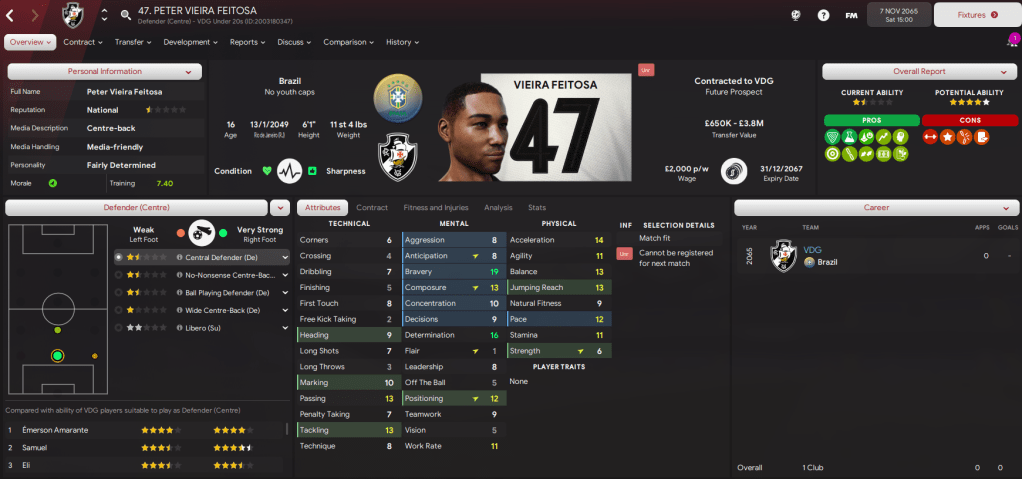Screen dimensions: 1022x479
Task: Switch to the Stats tab
Action: pos(537,207)
